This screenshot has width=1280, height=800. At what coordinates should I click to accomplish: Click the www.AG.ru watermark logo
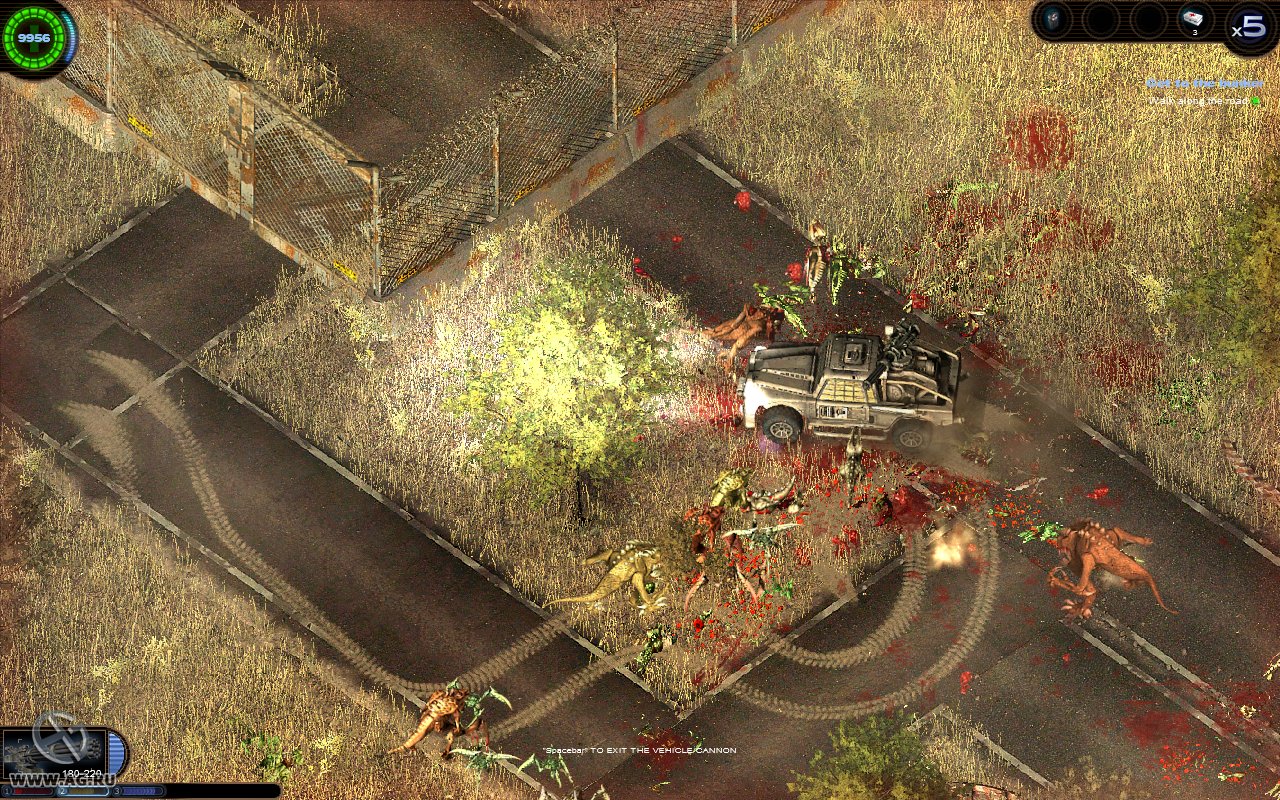pos(63,779)
